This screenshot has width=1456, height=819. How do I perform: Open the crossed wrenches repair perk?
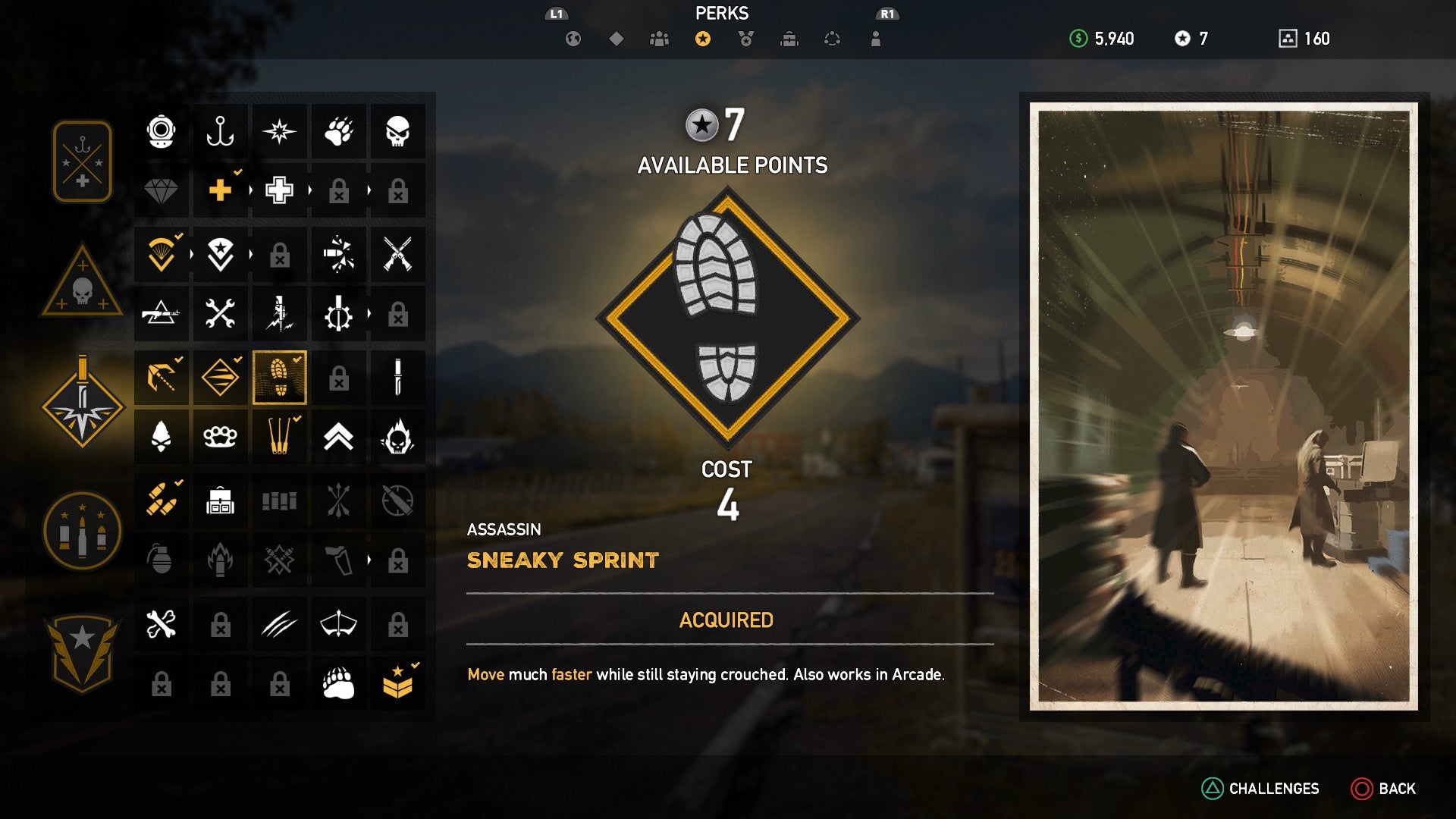coord(220,313)
